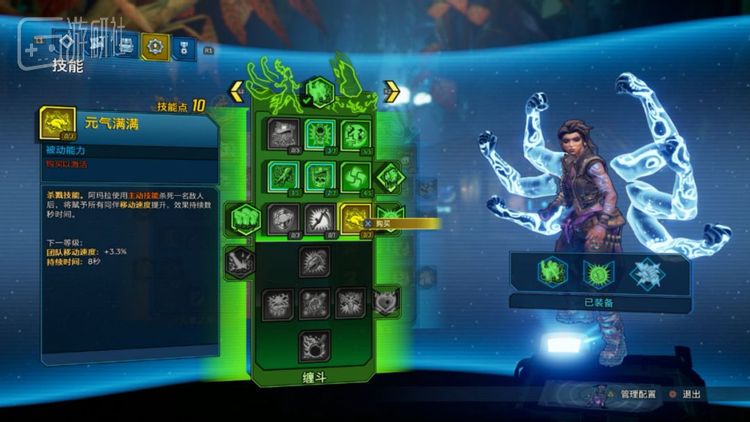Image resolution: width=750 pixels, height=422 pixels.
Task: Select the highlighted yellow 元气满满 skill node
Action: click(354, 217)
